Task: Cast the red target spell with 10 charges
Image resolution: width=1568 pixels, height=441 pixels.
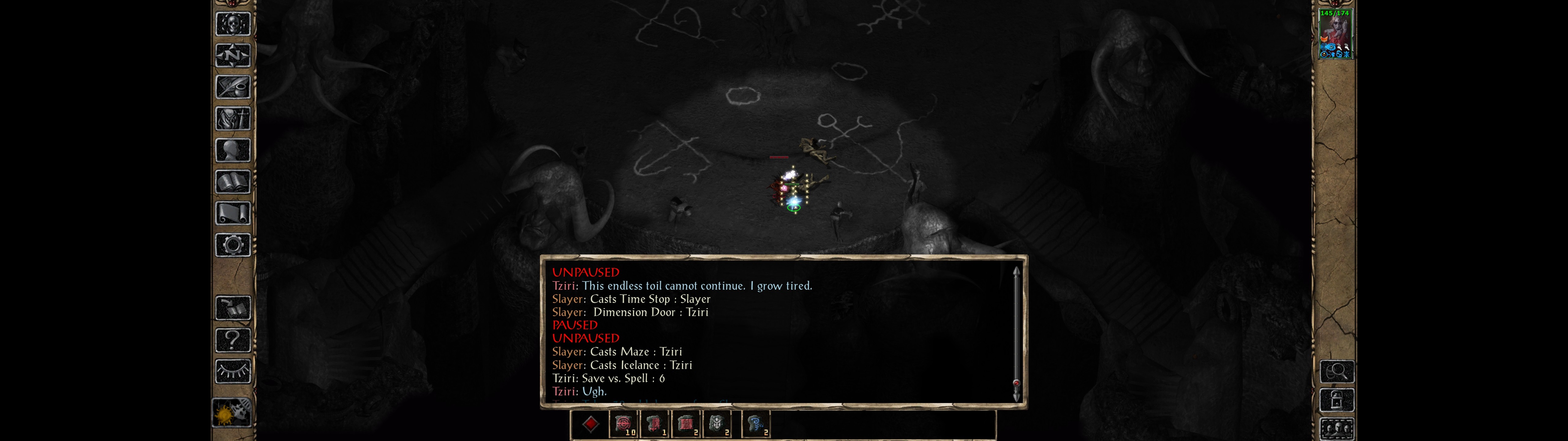Action: (623, 424)
